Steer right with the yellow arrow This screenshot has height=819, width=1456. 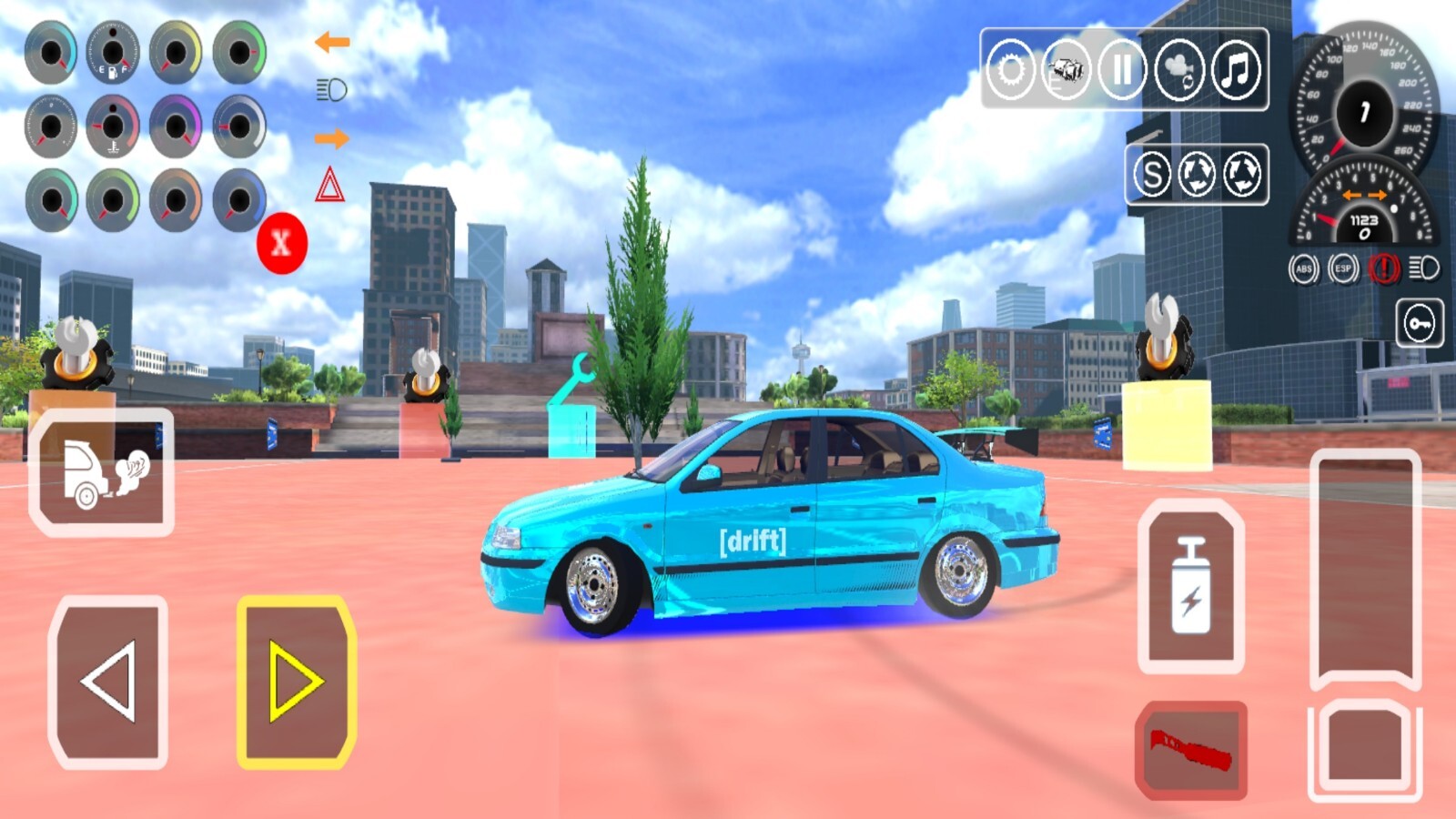[296, 682]
